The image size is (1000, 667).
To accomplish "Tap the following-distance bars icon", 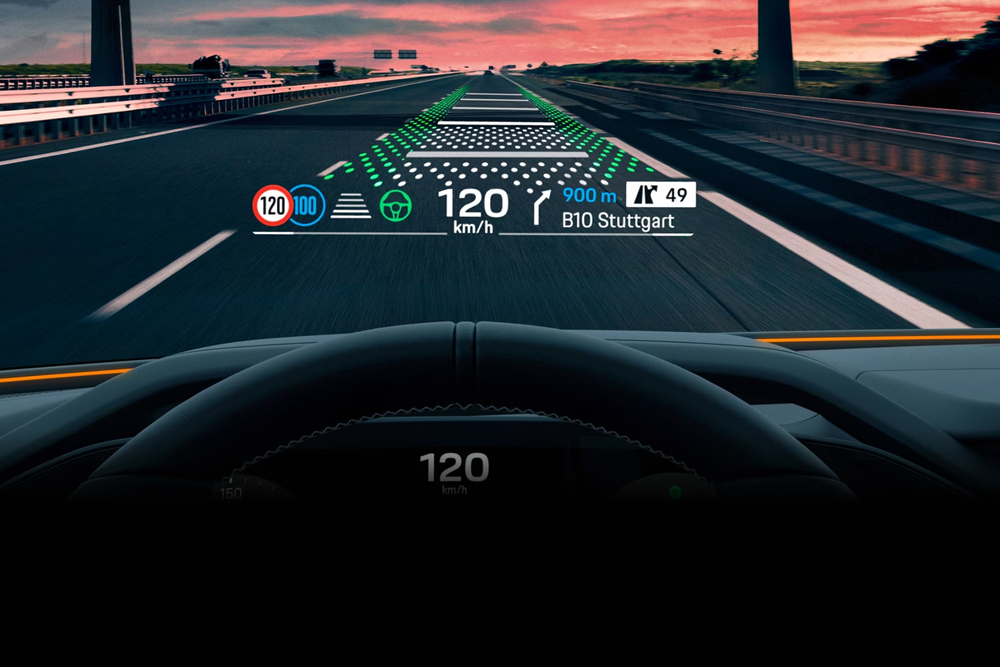I will coord(351,206).
